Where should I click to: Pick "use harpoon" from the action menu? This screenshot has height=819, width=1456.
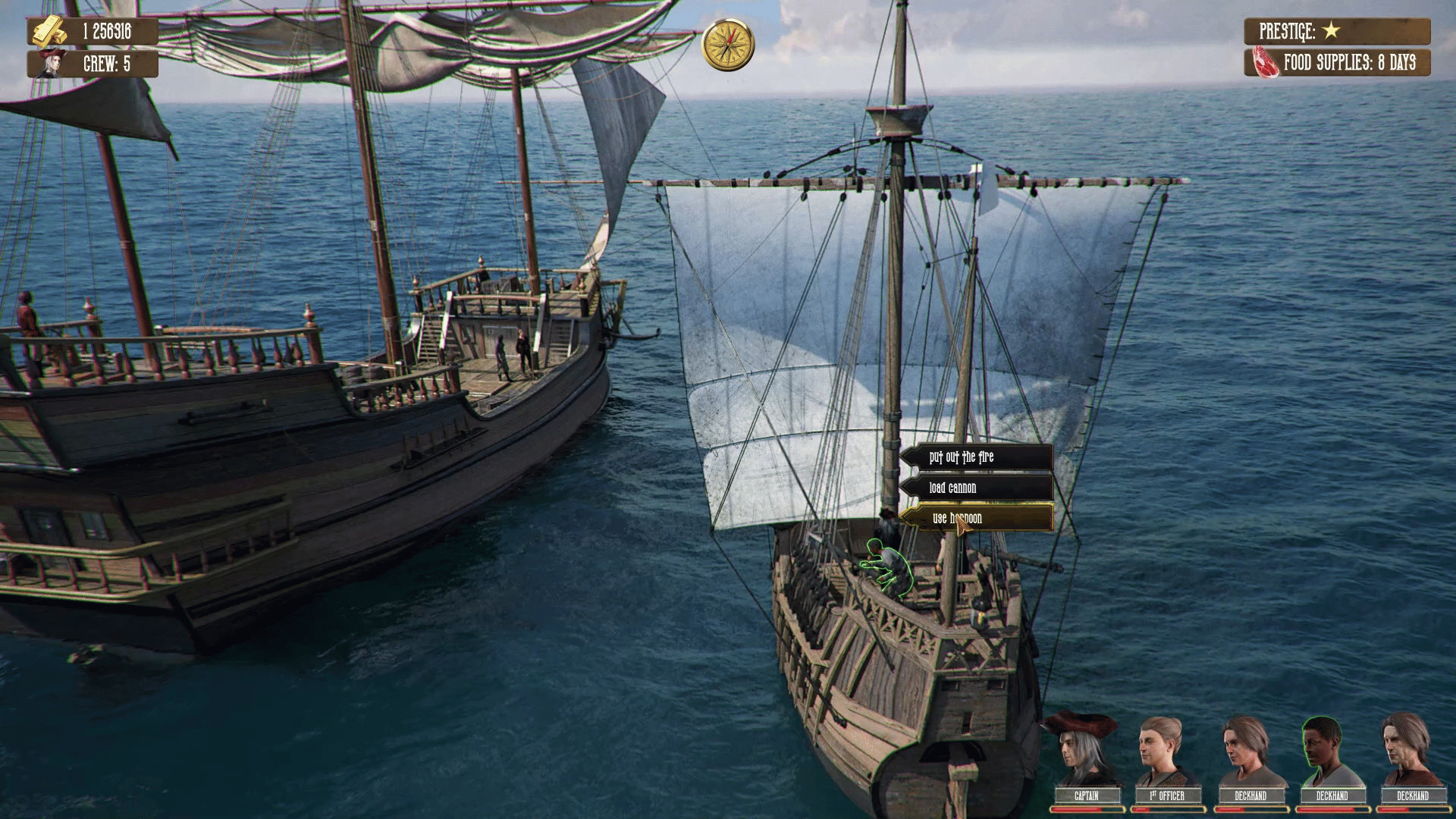pos(977,518)
